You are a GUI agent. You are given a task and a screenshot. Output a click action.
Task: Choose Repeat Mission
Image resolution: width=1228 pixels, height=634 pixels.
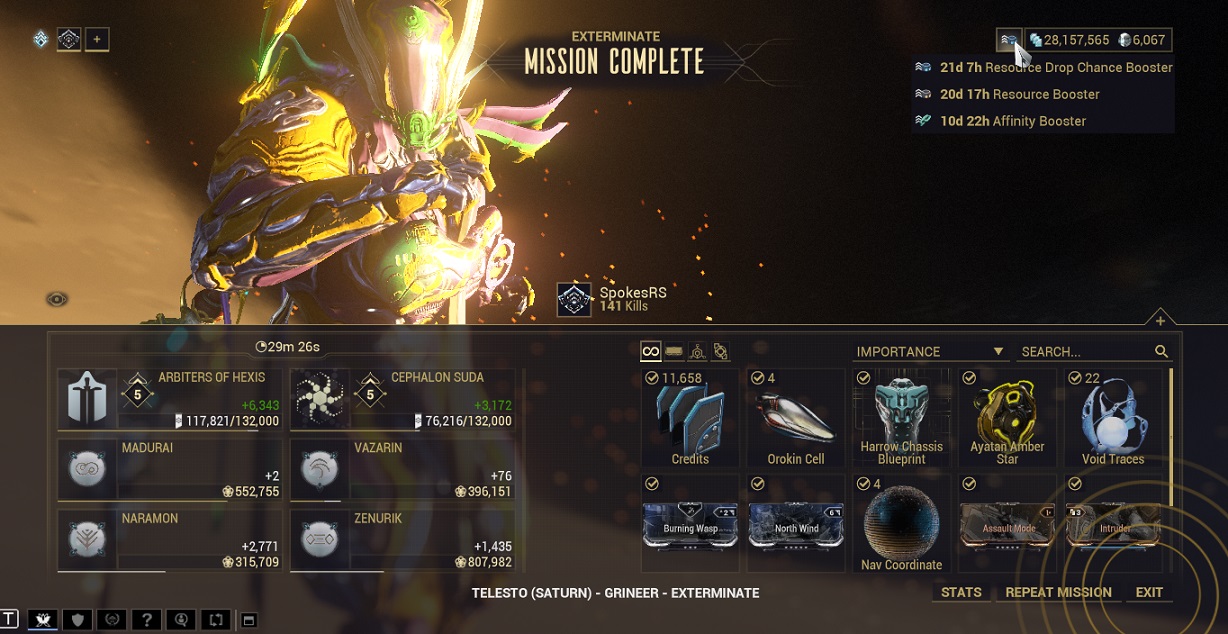1058,592
